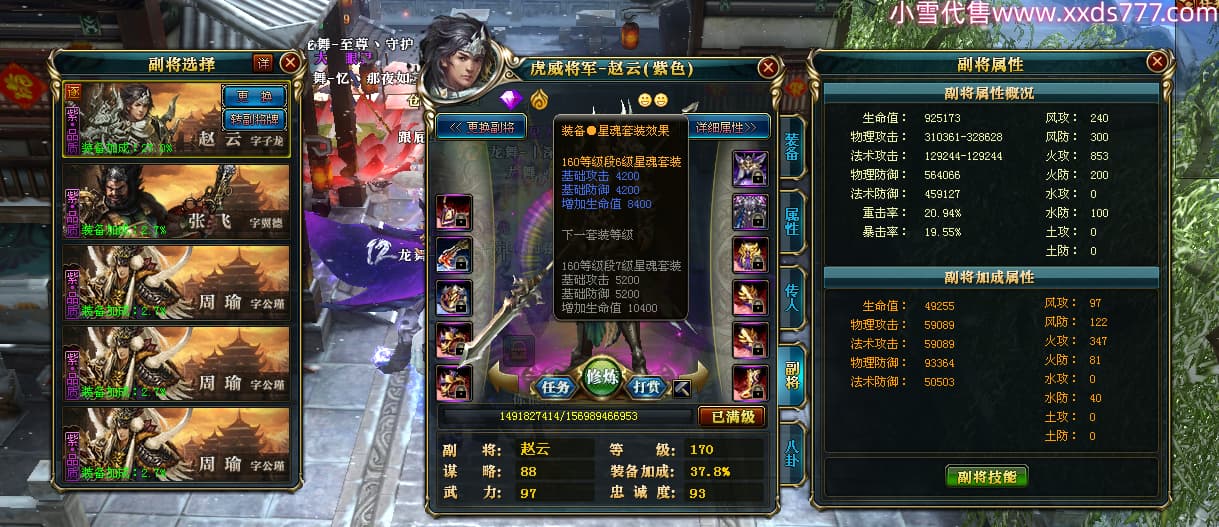Screen dimensions: 1219x527
Task: Click the 打赏 reward button
Action: pos(649,386)
